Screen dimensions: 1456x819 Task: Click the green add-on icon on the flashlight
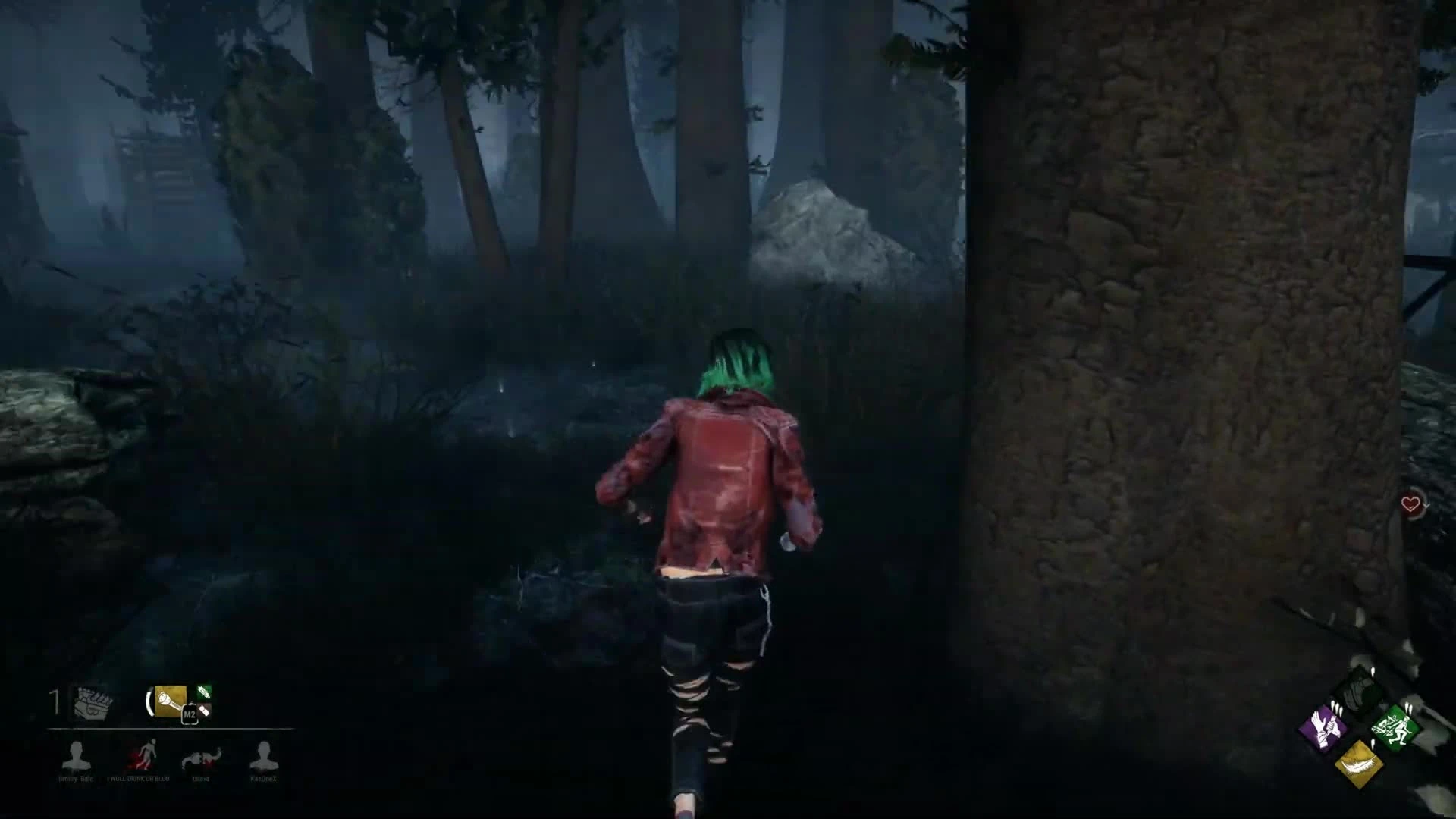point(204,693)
